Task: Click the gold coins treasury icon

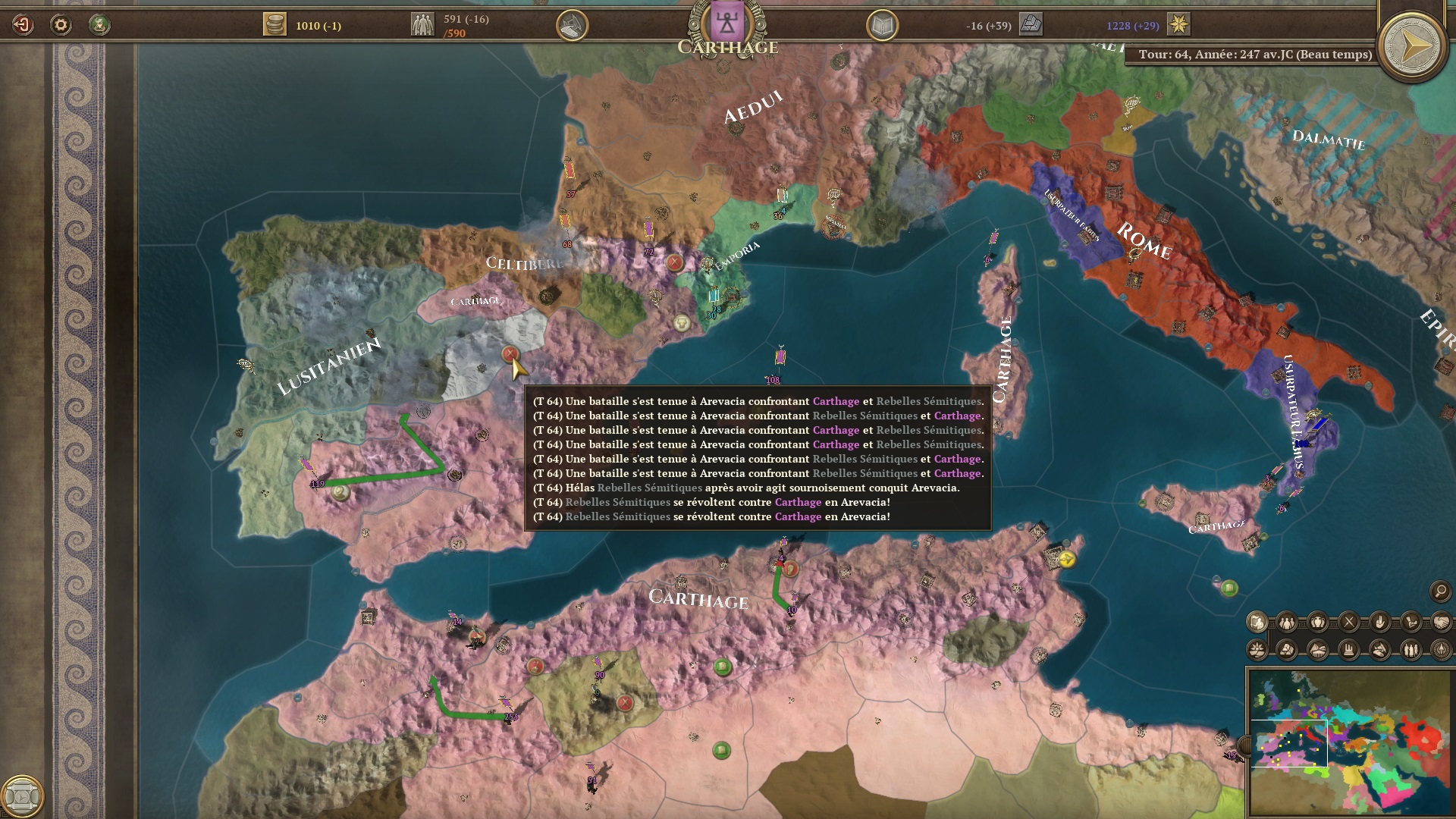Action: (275, 24)
